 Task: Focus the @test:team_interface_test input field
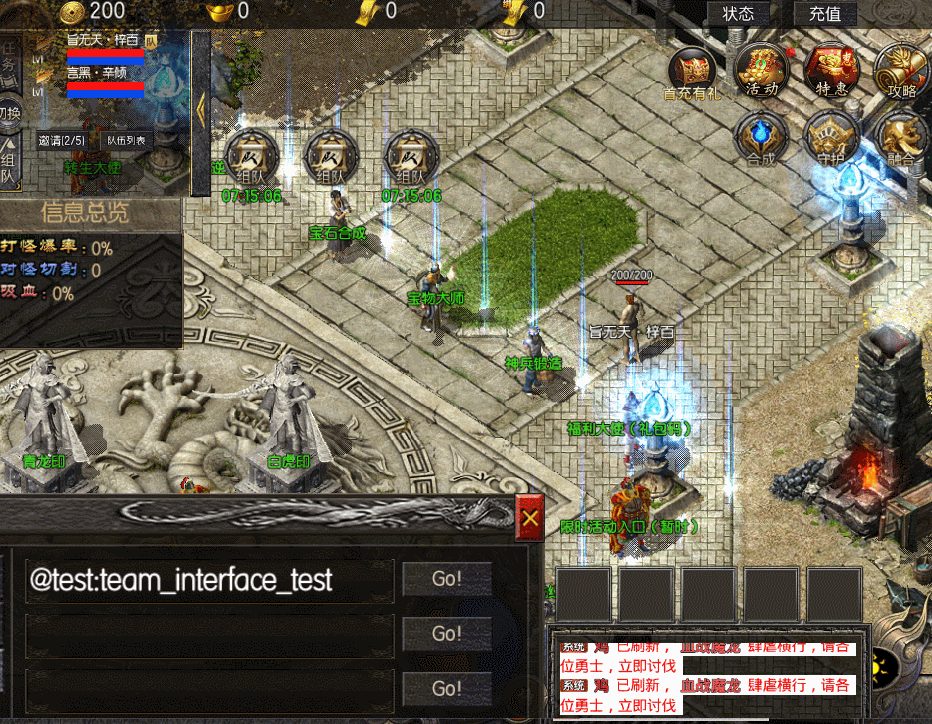click(210, 580)
